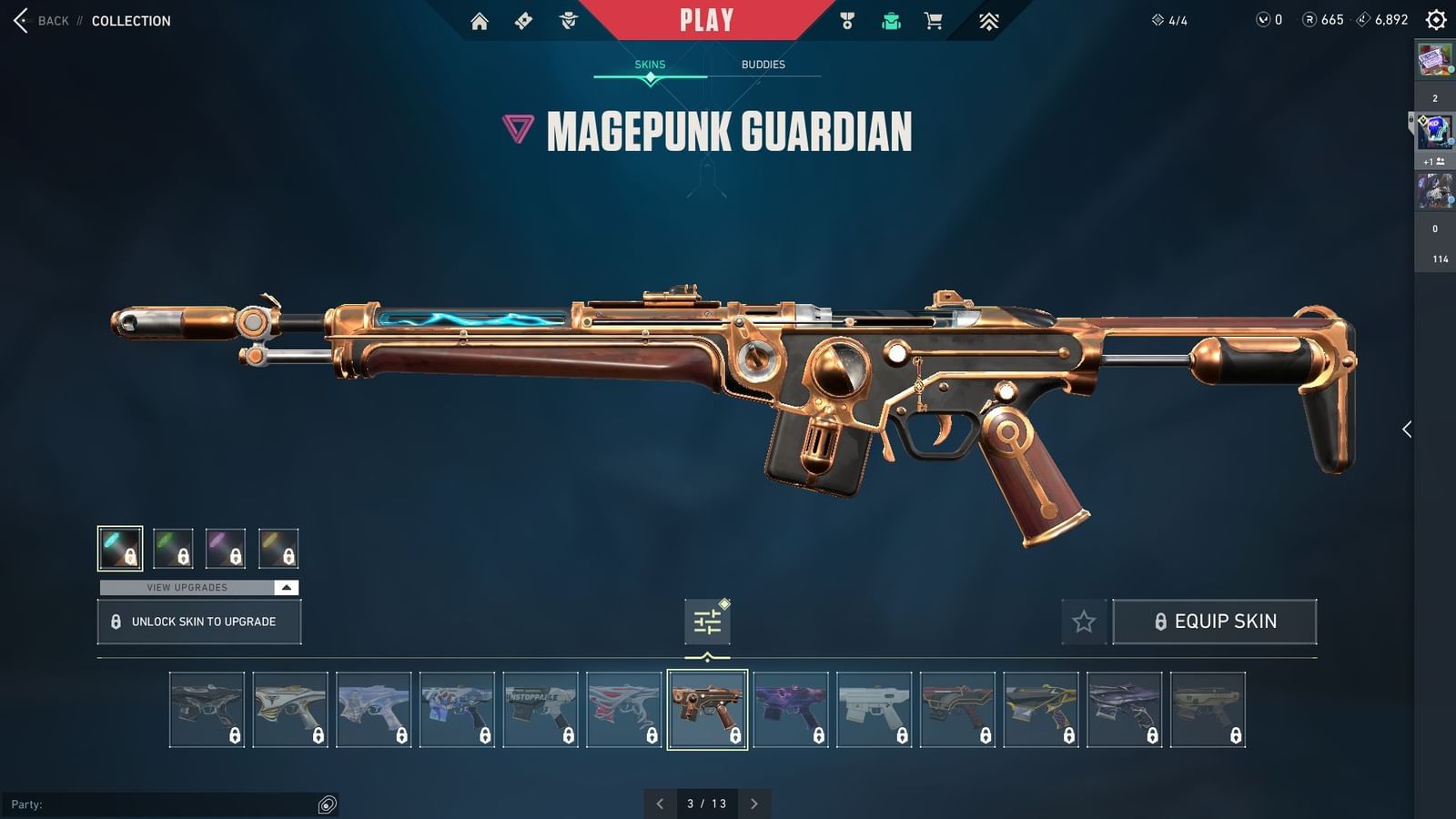This screenshot has height=819, width=1456.
Task: Go to next weapon page with right arrow
Action: pyautogui.click(x=754, y=804)
